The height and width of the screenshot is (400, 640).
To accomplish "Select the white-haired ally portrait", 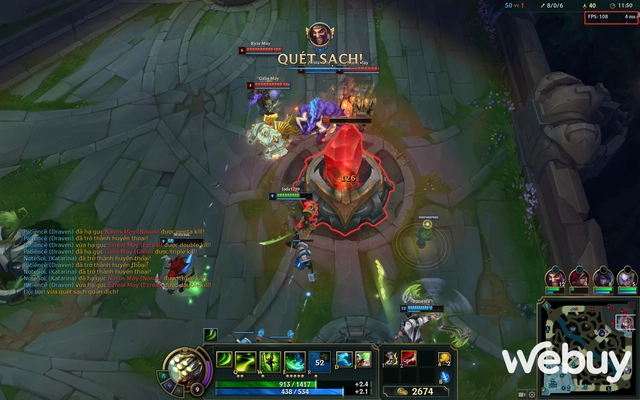I will point(627,277).
